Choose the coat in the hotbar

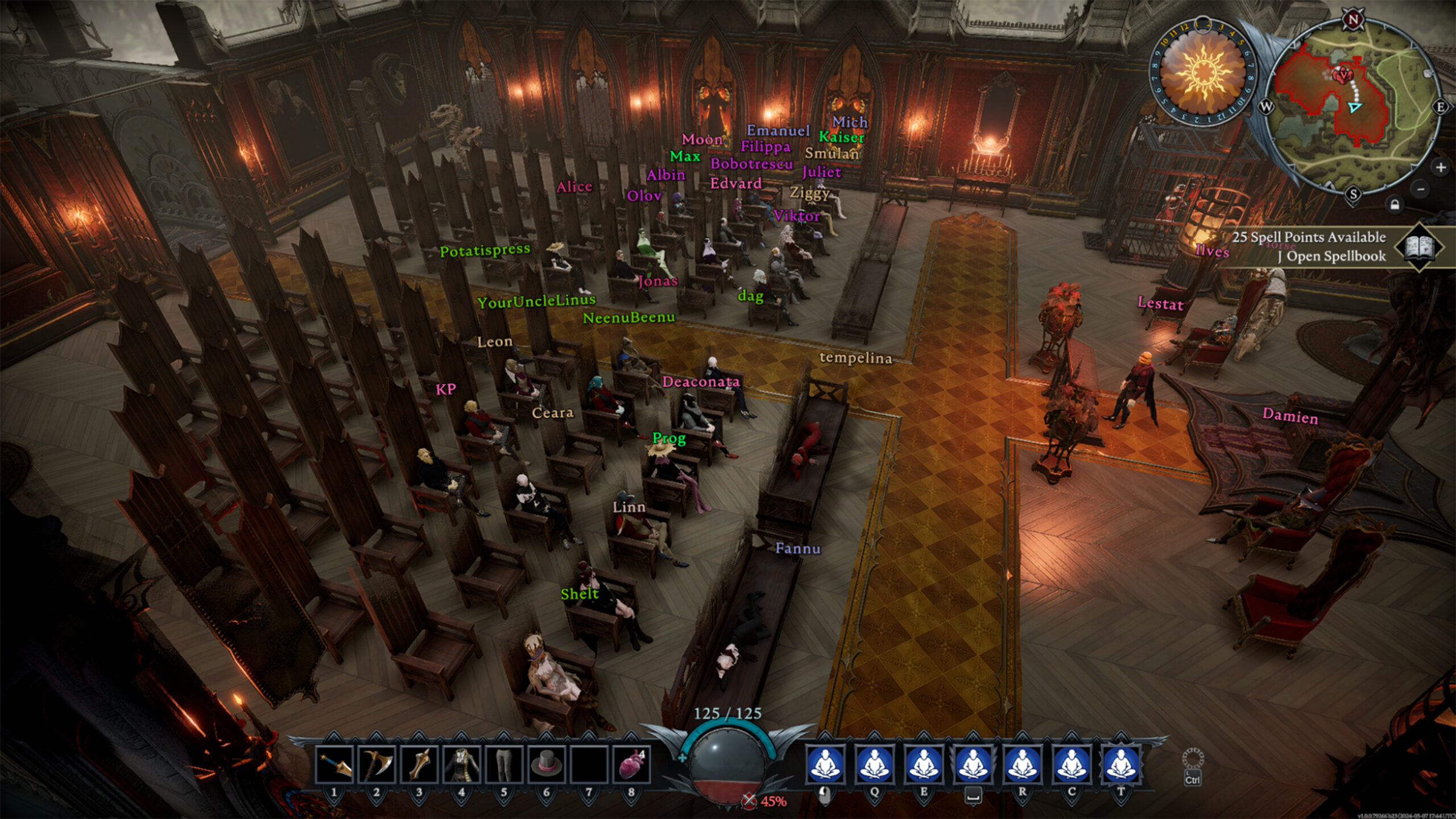461,764
